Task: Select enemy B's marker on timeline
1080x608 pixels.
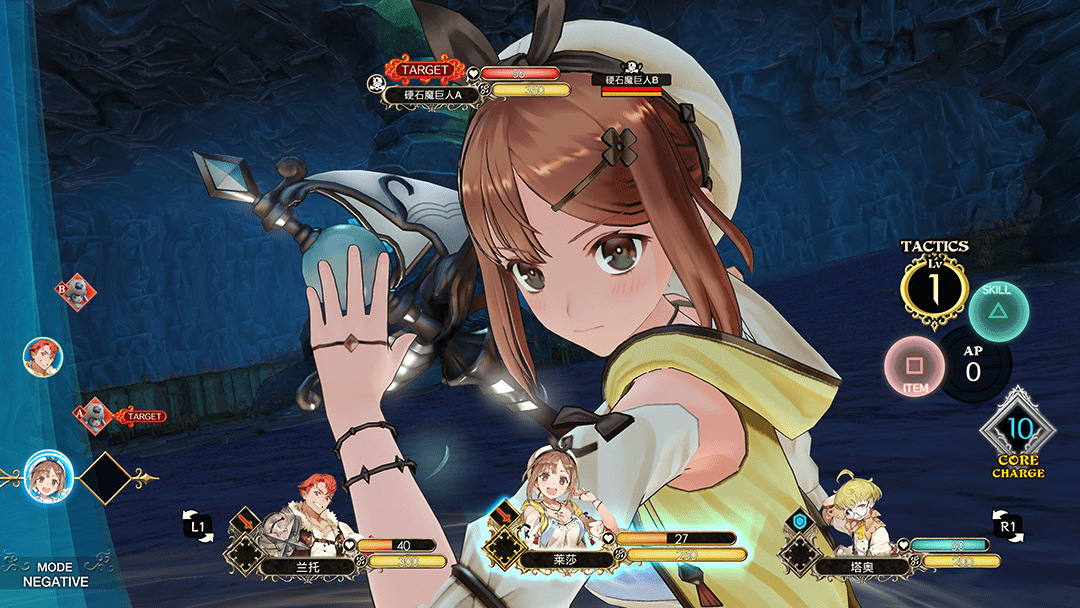Action: pyautogui.click(x=76, y=292)
